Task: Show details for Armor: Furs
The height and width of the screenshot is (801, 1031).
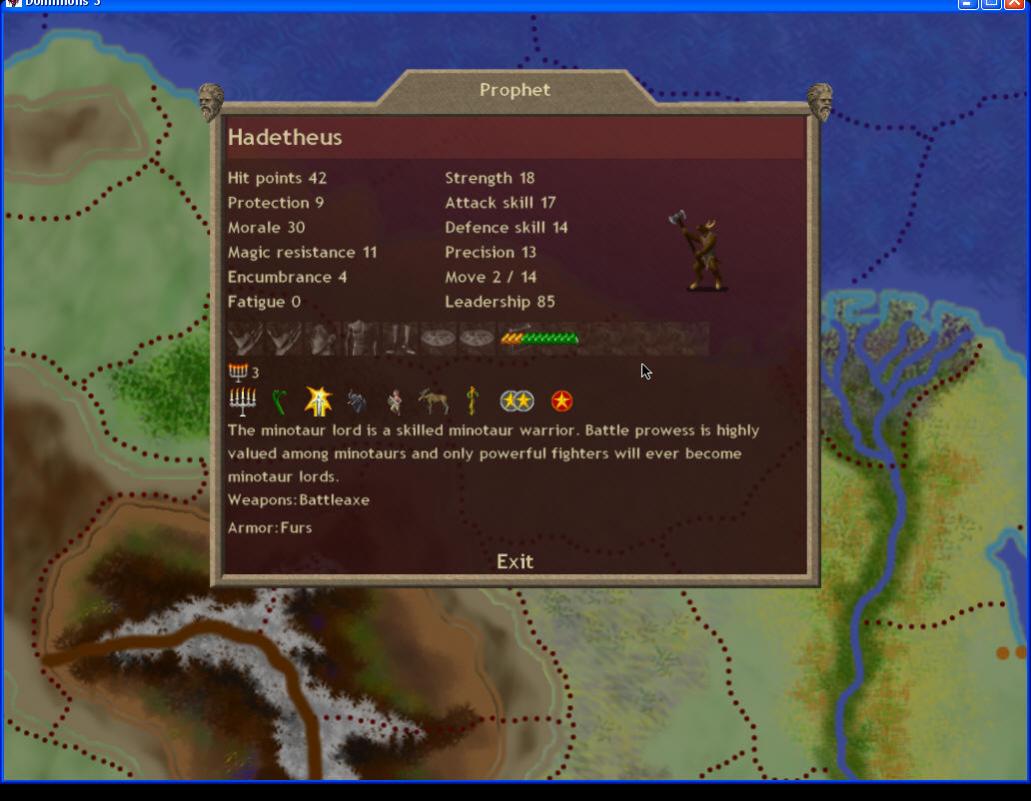Action: 270,528
